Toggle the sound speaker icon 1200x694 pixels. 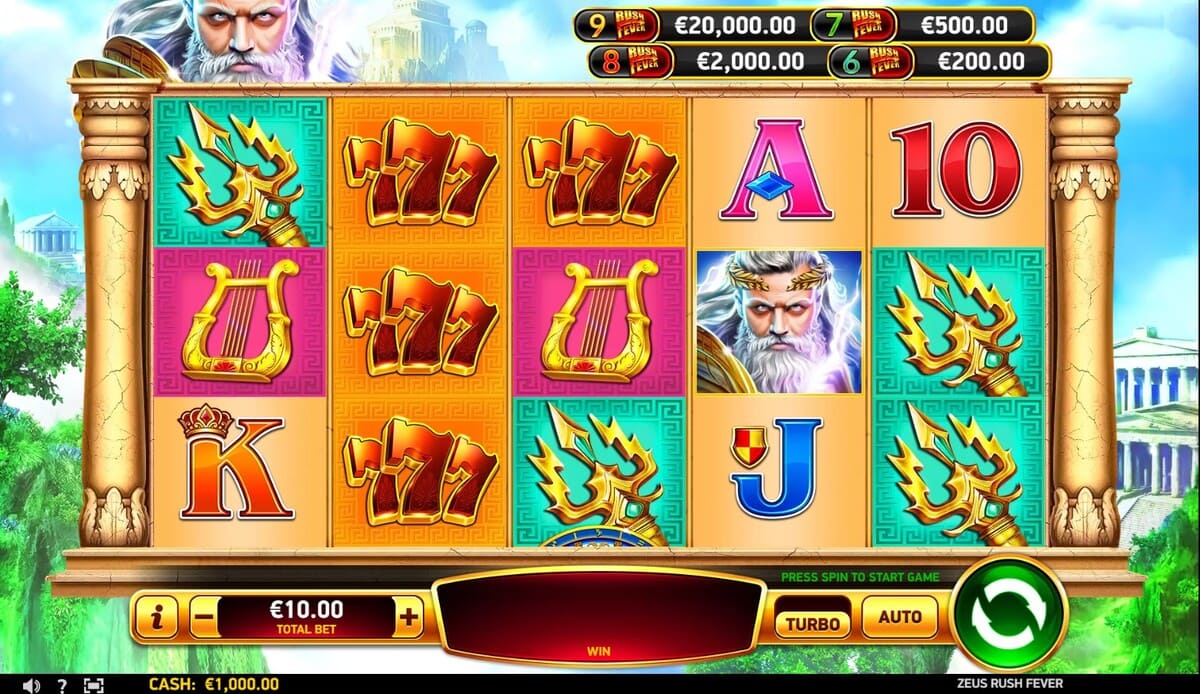click(31, 685)
